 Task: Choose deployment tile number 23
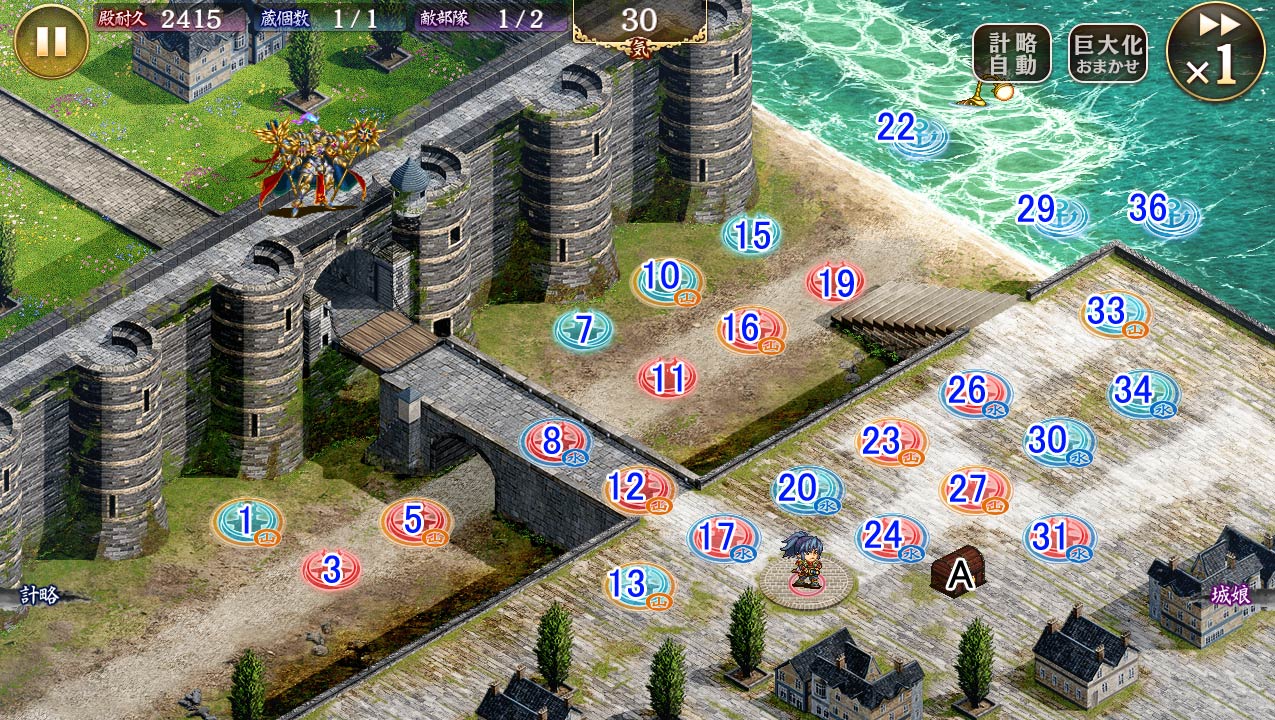890,442
